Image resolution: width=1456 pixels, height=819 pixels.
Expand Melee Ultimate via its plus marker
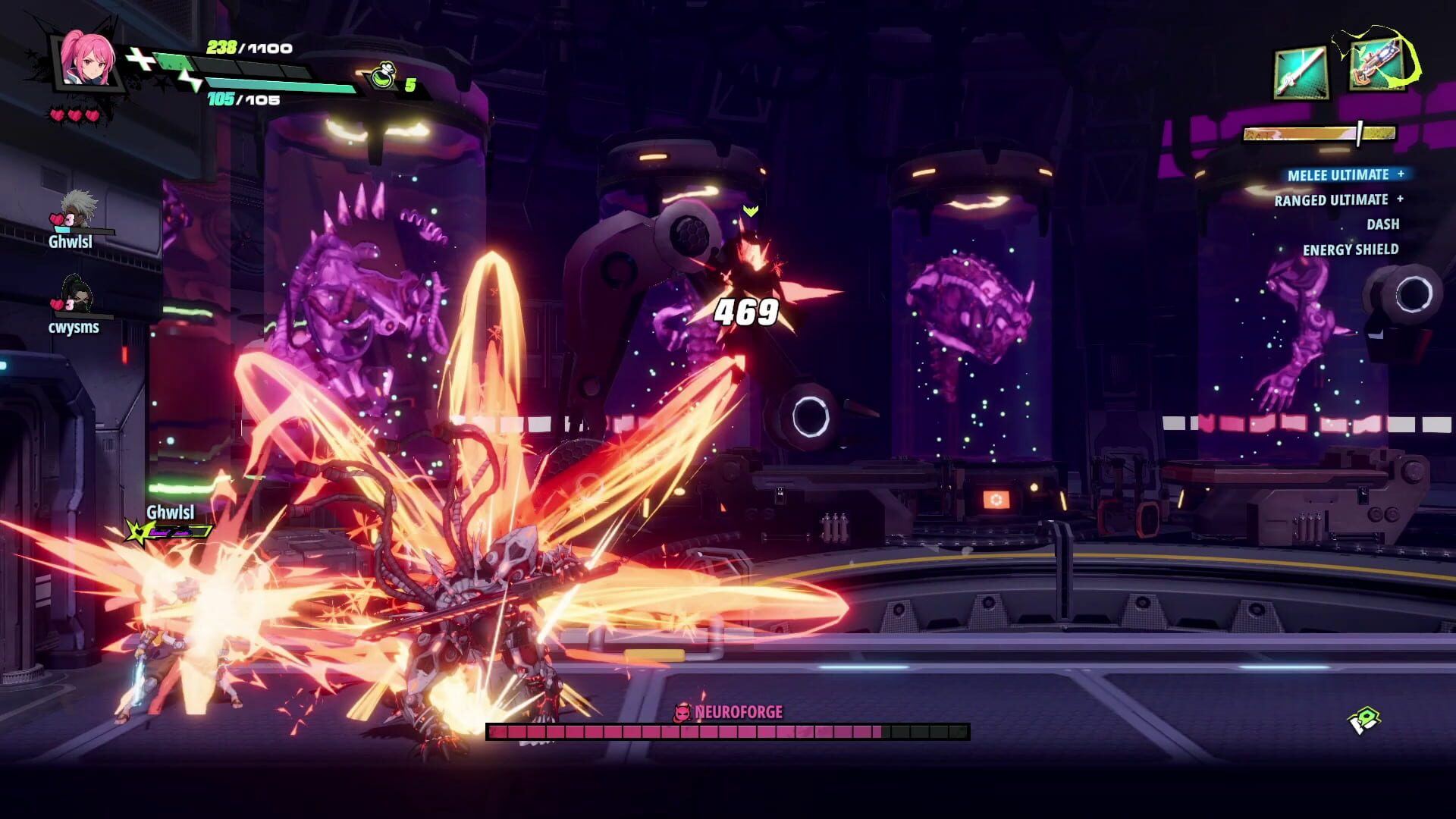click(x=1401, y=174)
